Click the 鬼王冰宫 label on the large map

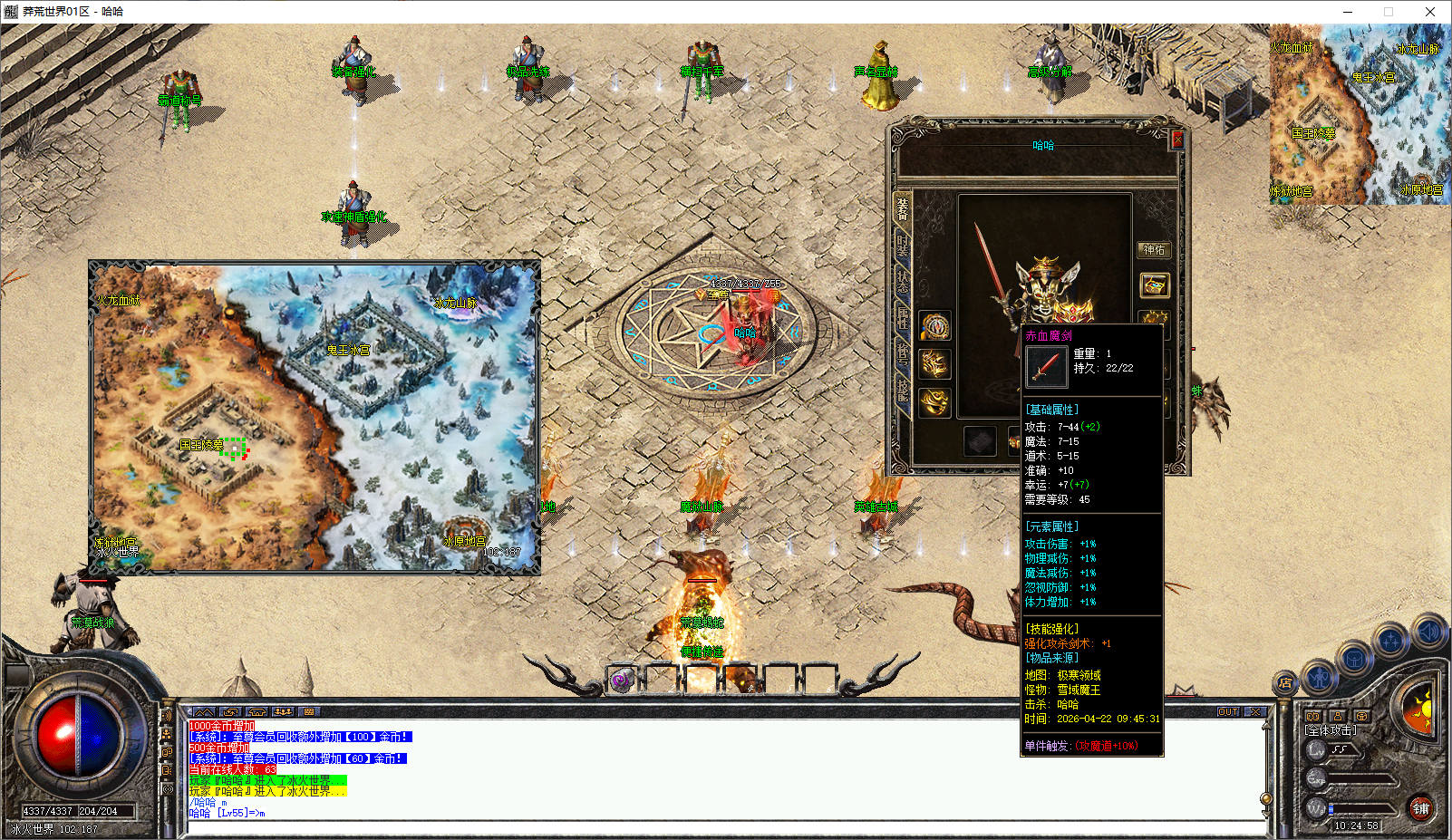tap(348, 350)
